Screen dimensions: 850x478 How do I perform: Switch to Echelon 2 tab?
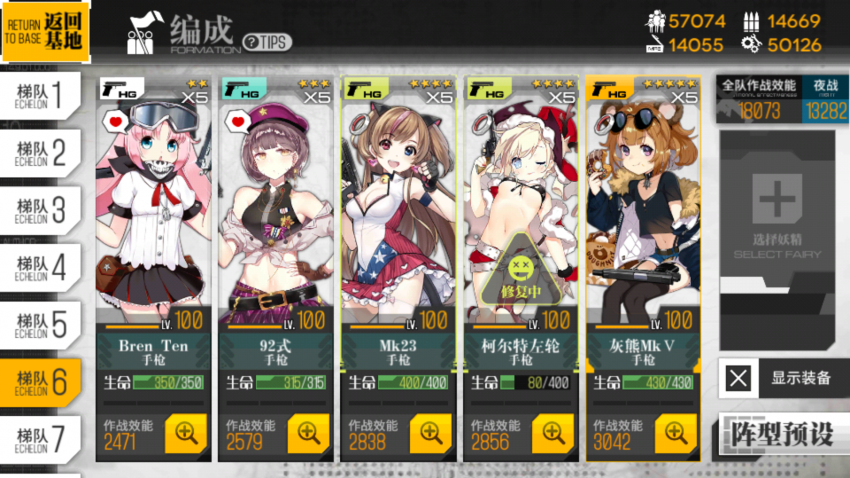[40, 153]
